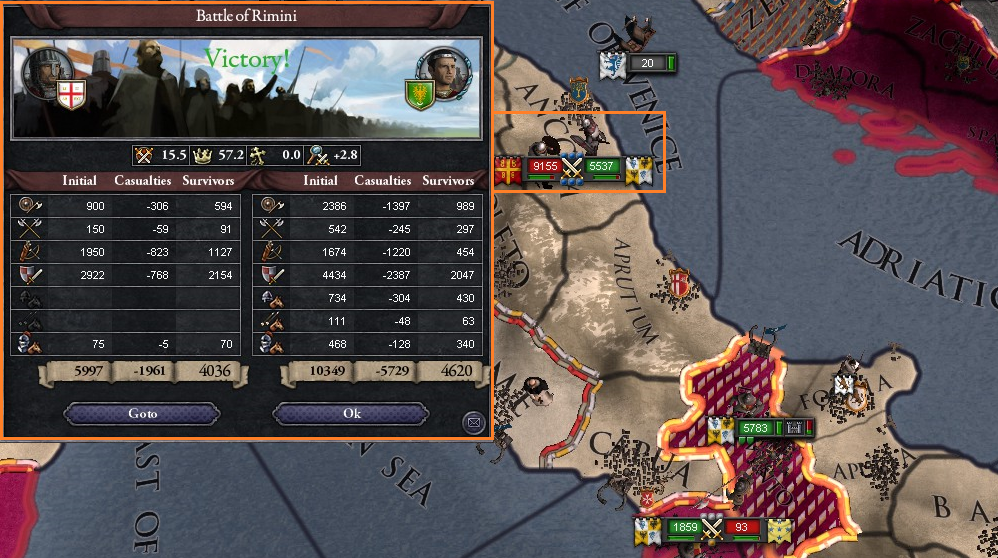
Task: Open message settings envelope icon
Action: point(473,423)
